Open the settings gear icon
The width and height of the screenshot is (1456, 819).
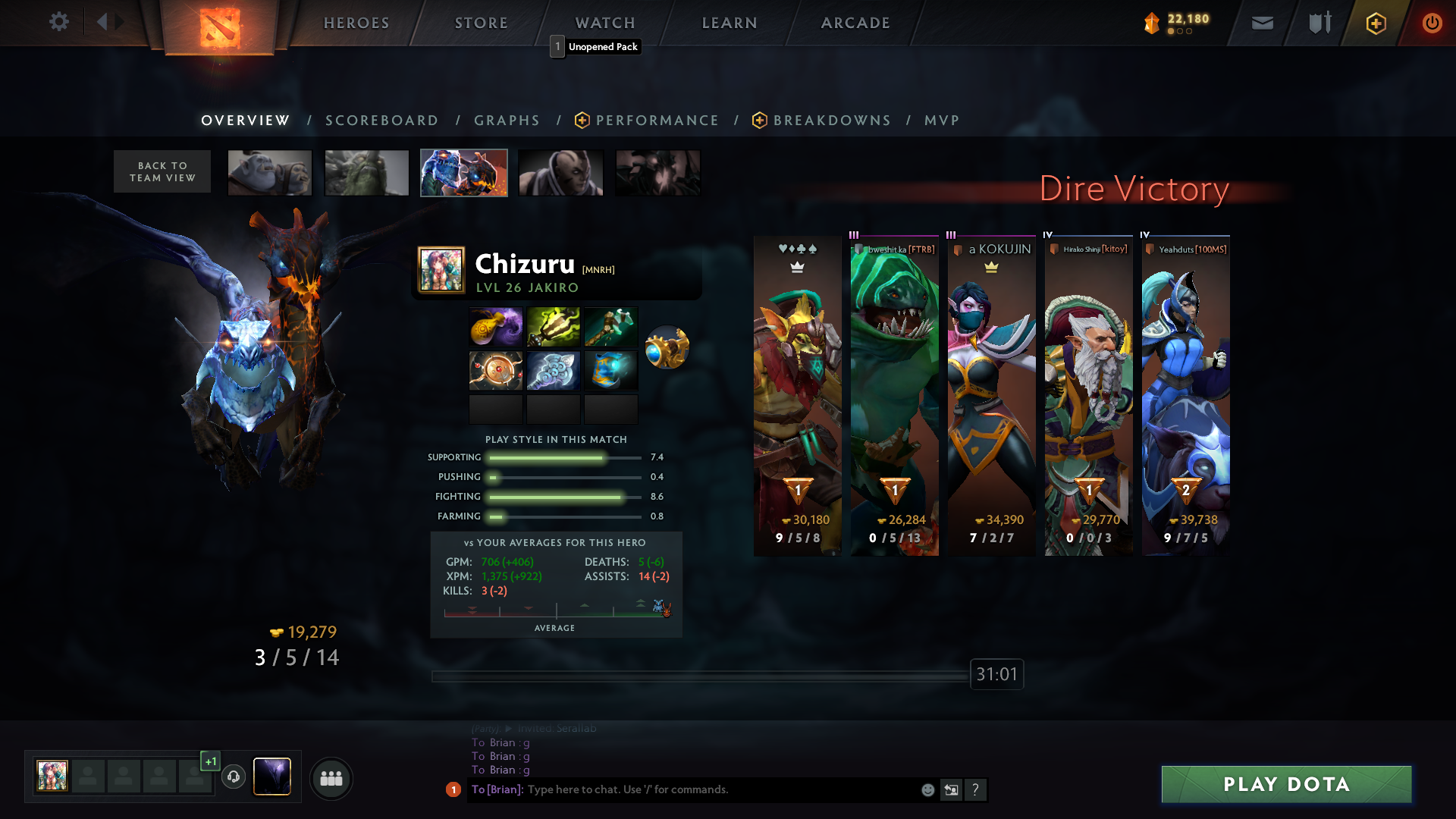(x=59, y=23)
